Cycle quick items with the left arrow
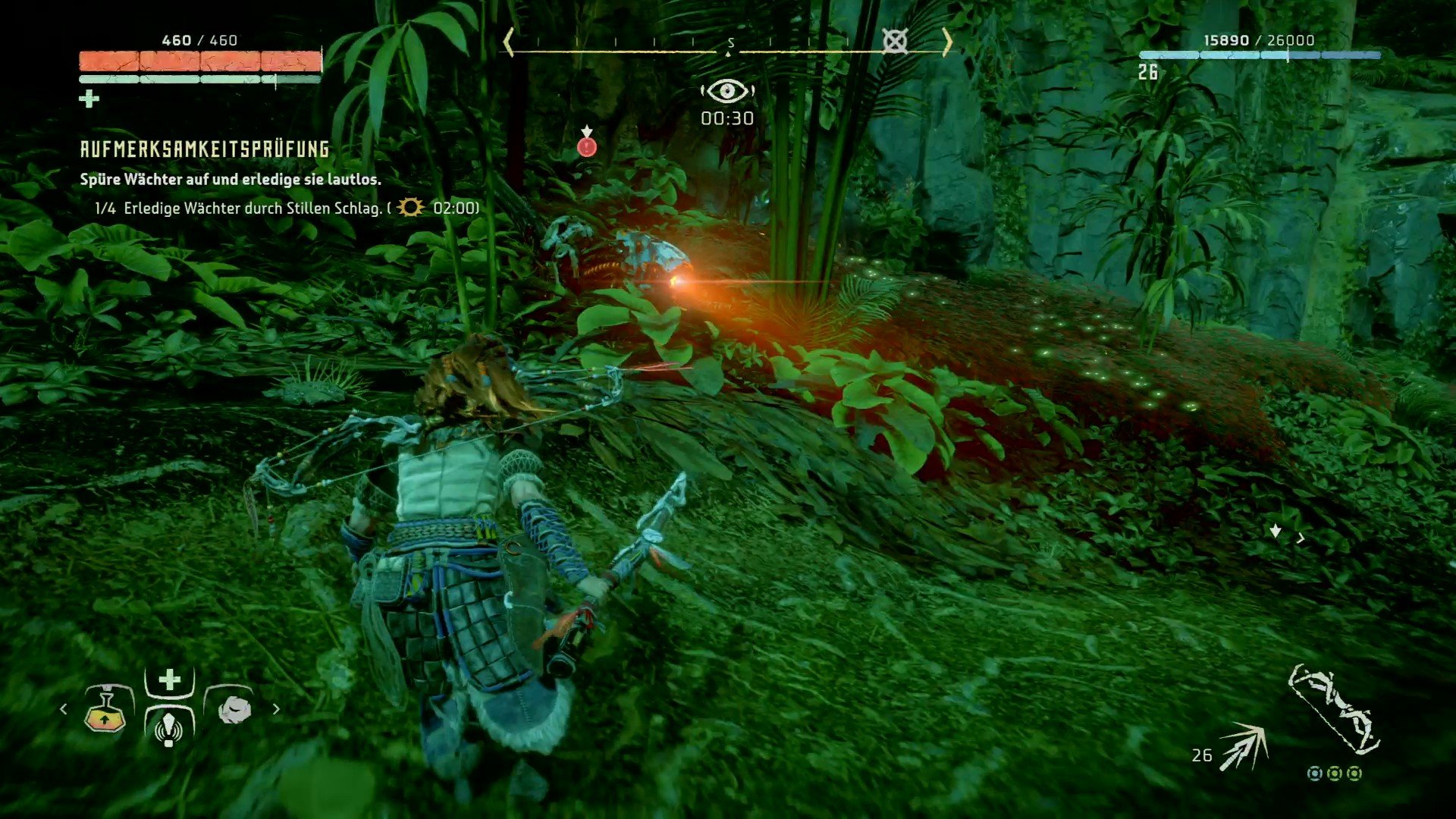Image resolution: width=1456 pixels, height=819 pixels. coord(64,709)
